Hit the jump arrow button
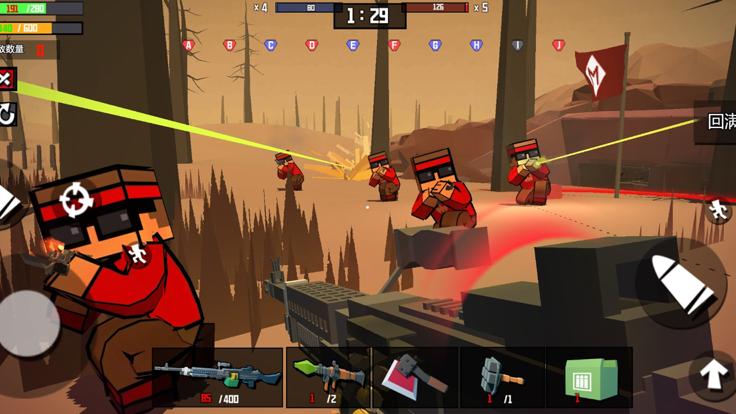 tap(713, 375)
